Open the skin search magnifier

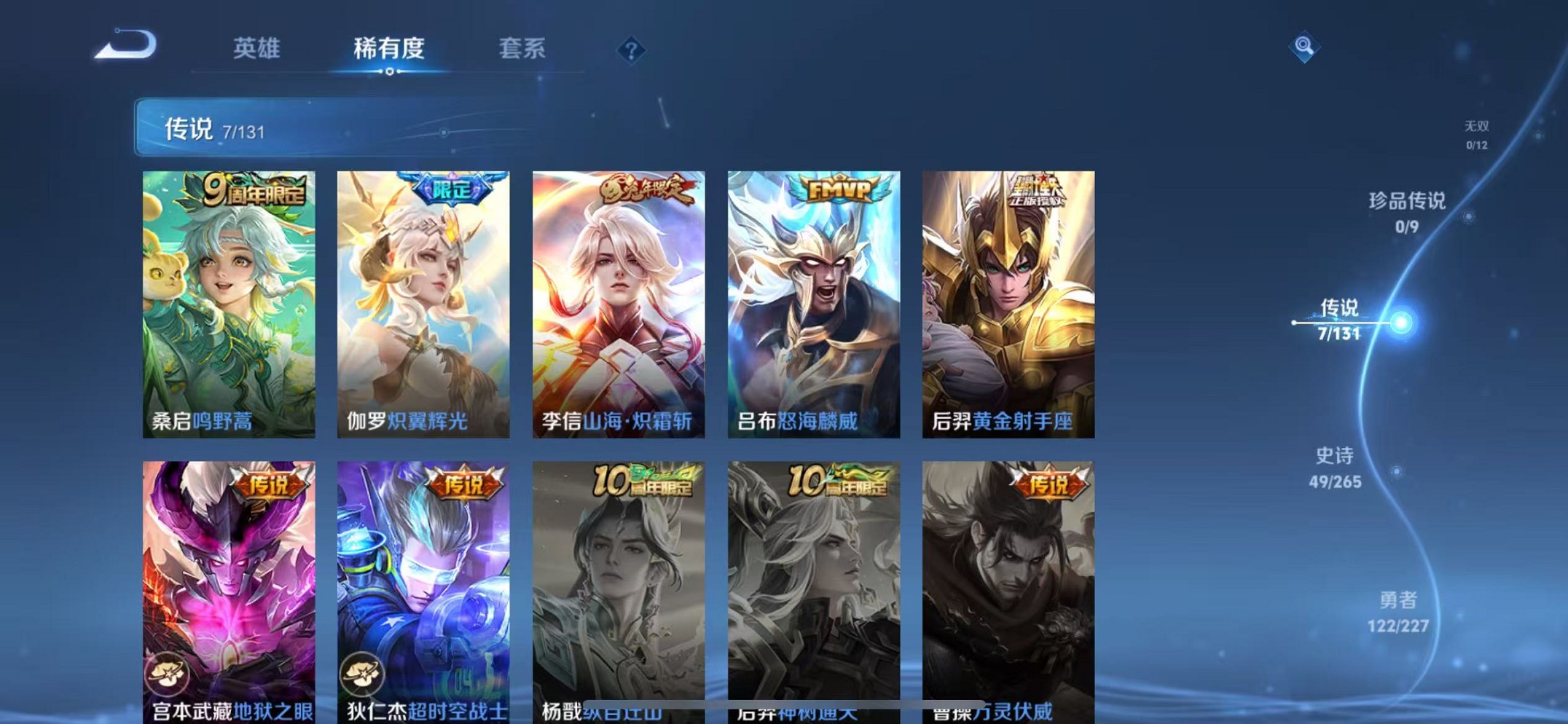tap(1304, 47)
